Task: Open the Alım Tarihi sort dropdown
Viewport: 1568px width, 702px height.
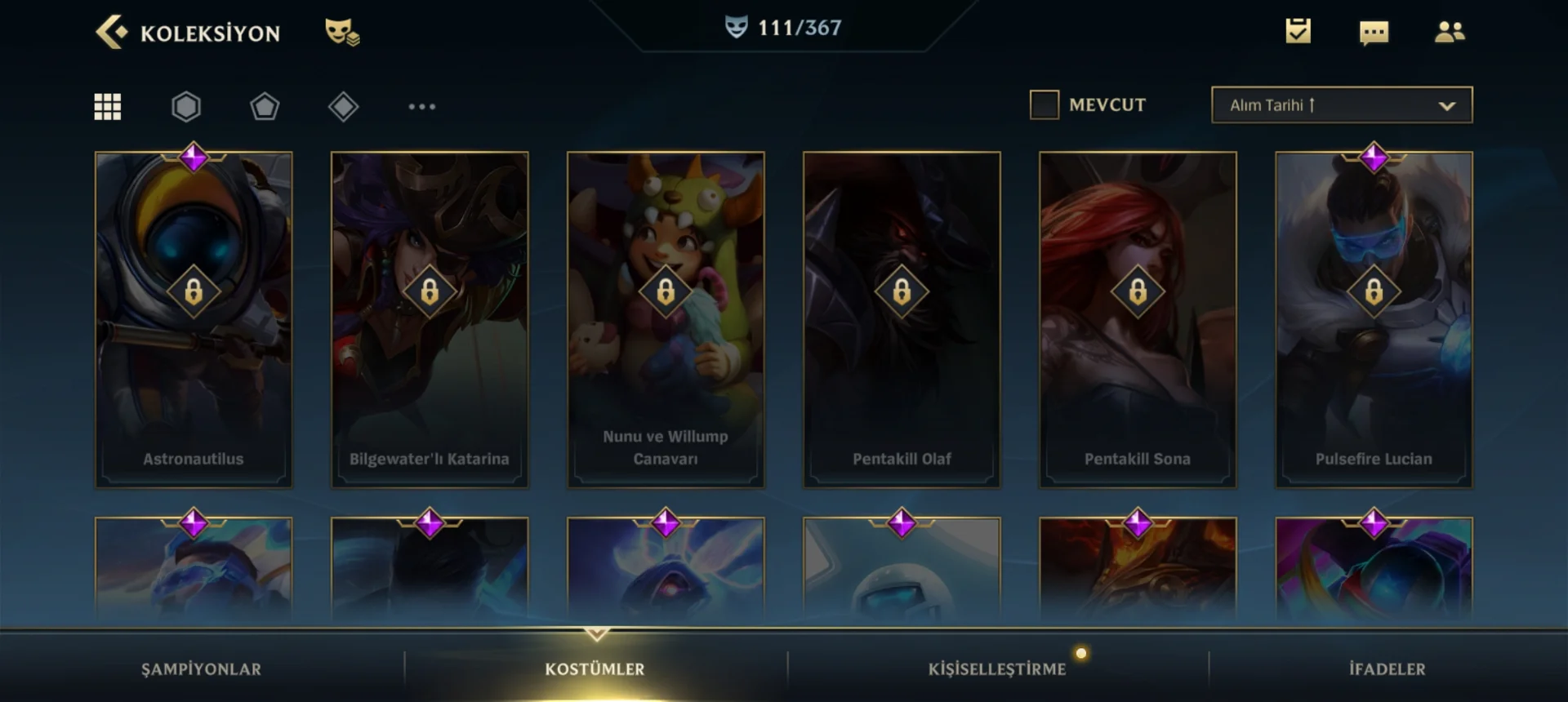Action: (x=1342, y=105)
